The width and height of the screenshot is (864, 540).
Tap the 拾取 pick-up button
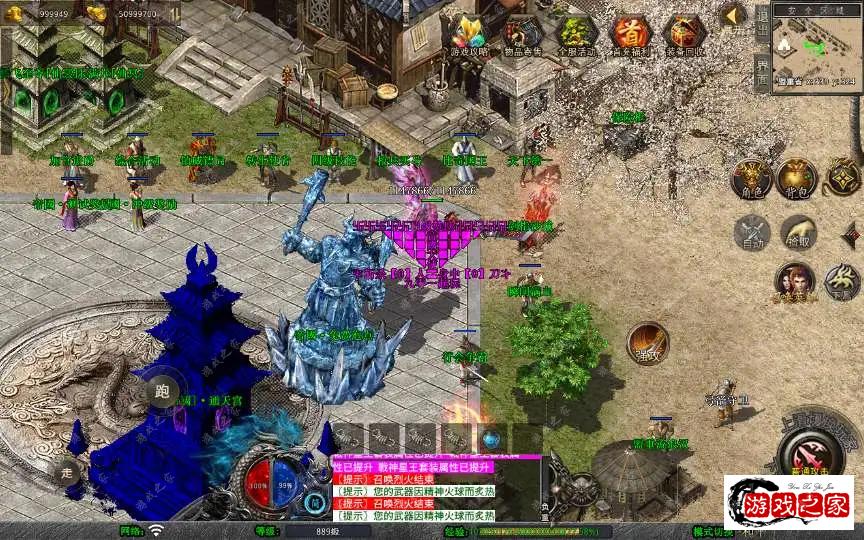coord(798,233)
